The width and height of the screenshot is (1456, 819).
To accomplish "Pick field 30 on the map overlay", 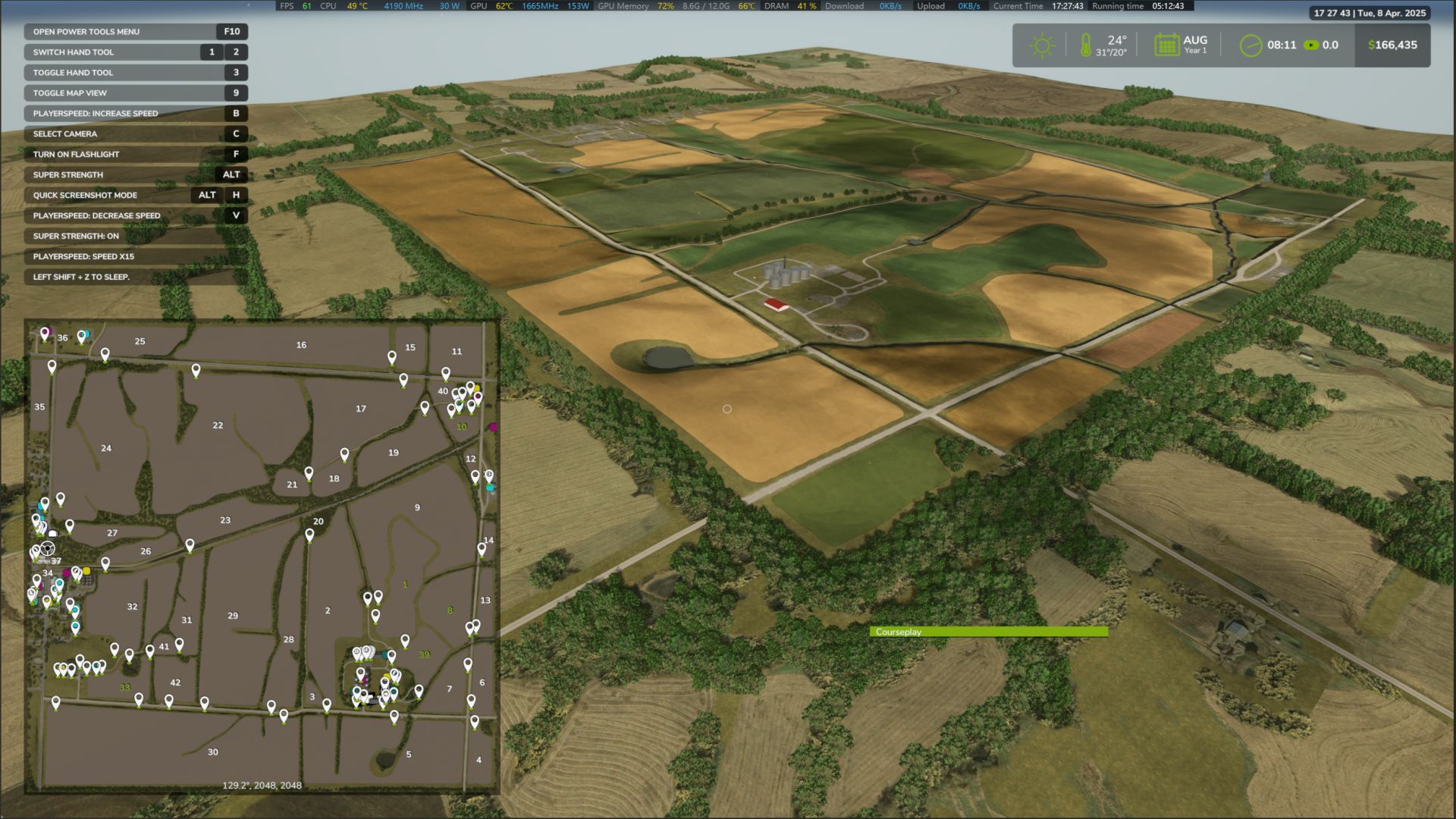I will (x=213, y=752).
